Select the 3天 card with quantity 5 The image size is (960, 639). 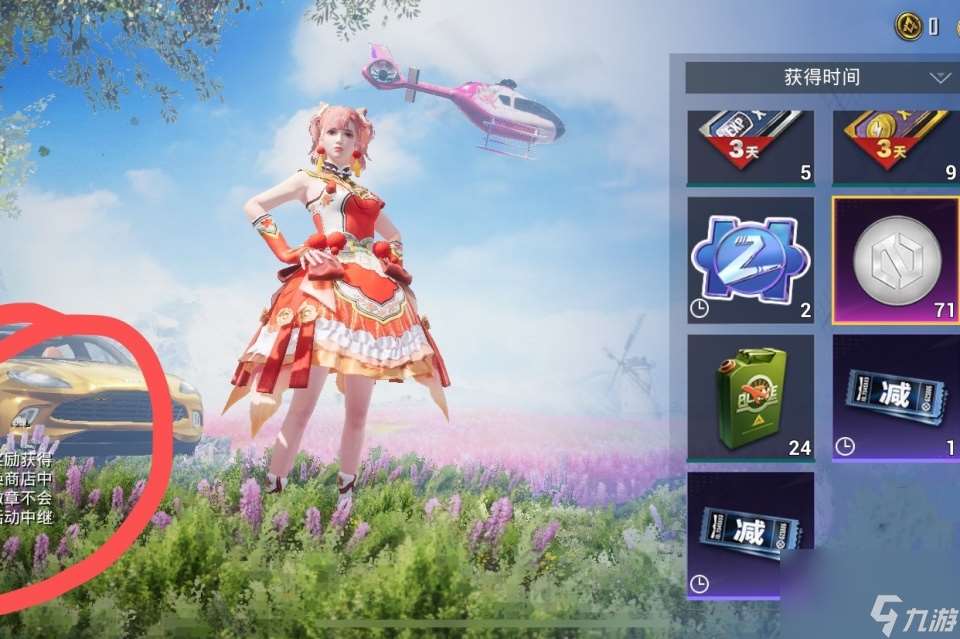pyautogui.click(x=750, y=146)
